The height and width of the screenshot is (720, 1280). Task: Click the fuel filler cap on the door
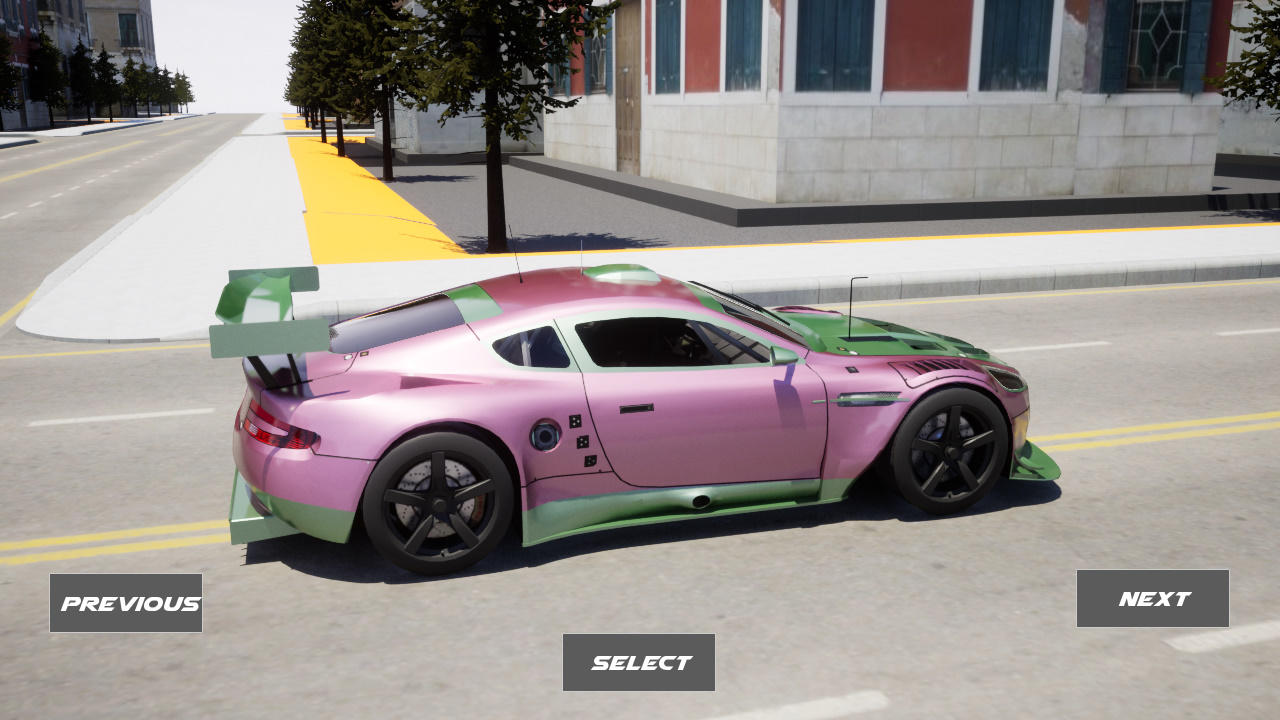(545, 435)
